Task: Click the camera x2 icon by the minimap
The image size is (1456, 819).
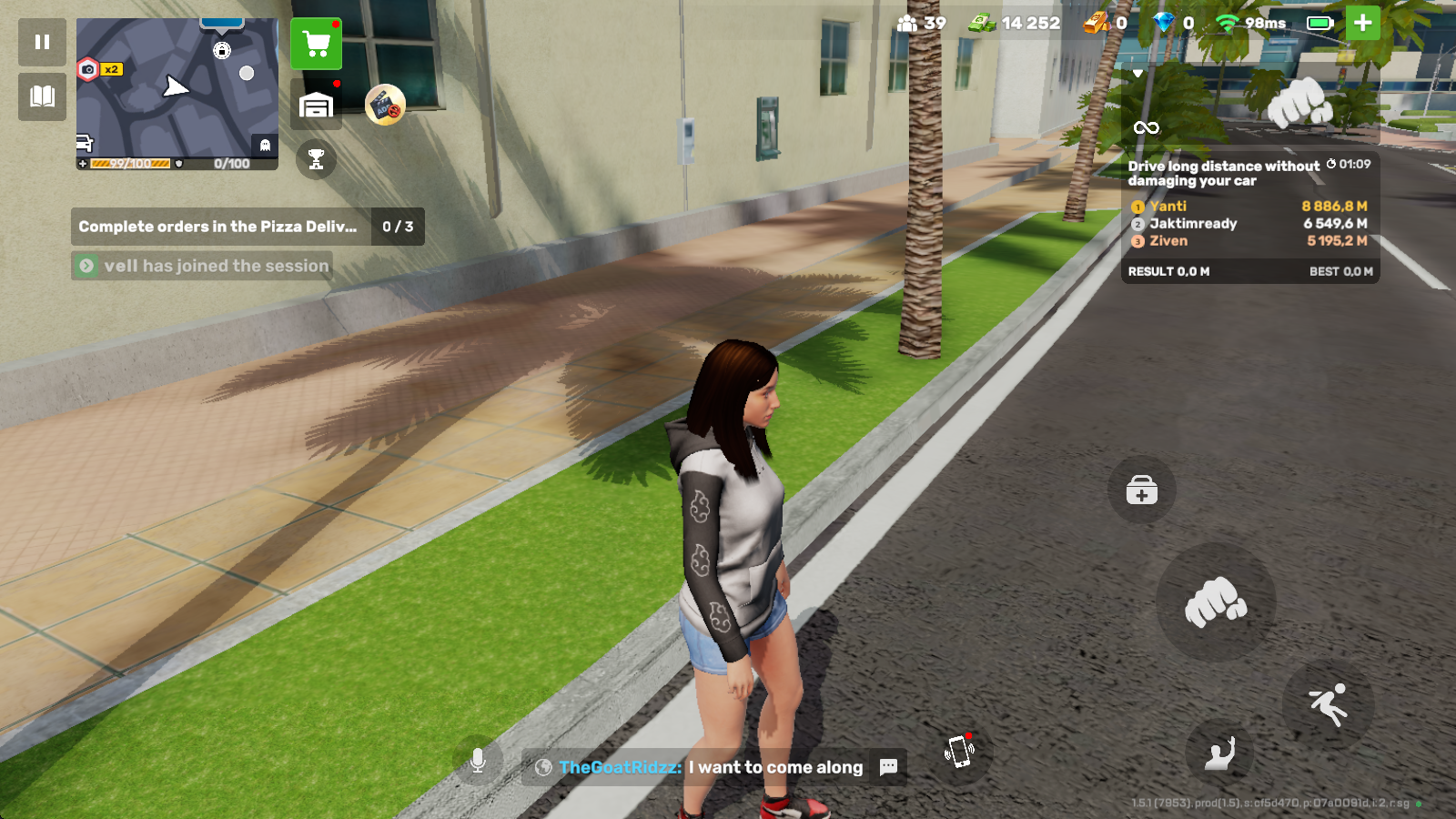Action: click(x=99, y=69)
